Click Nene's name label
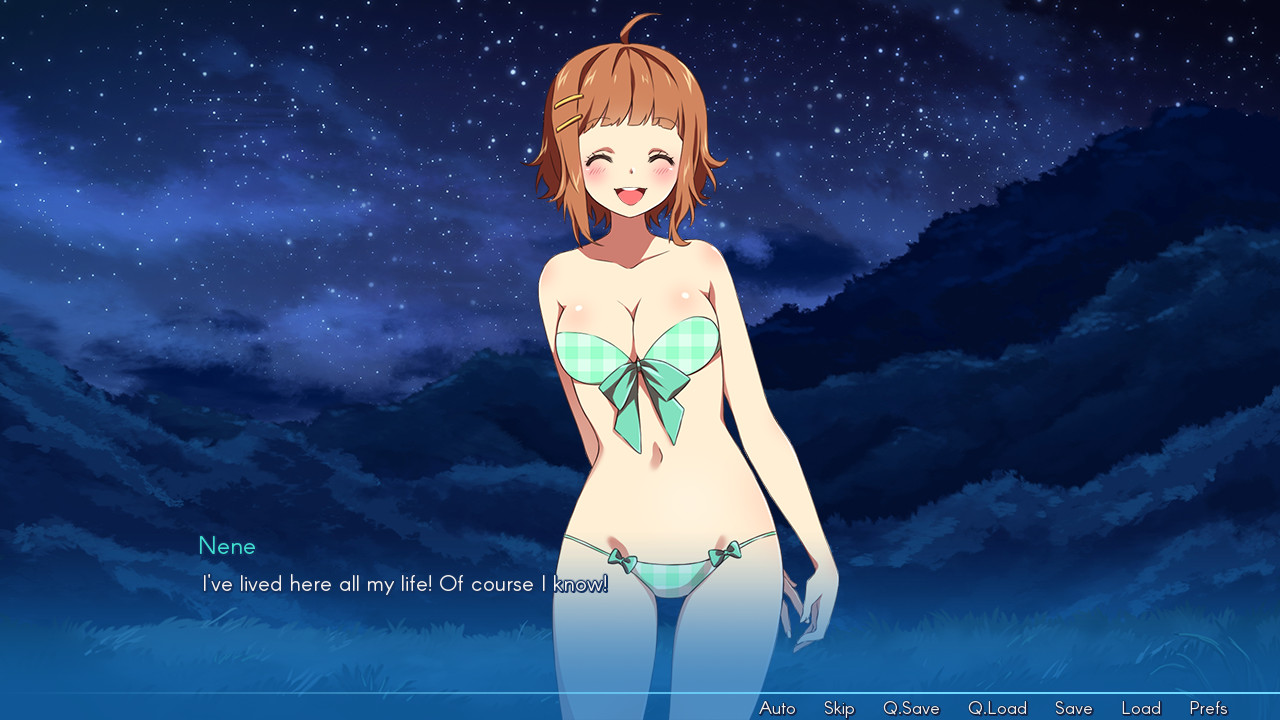 tap(227, 546)
